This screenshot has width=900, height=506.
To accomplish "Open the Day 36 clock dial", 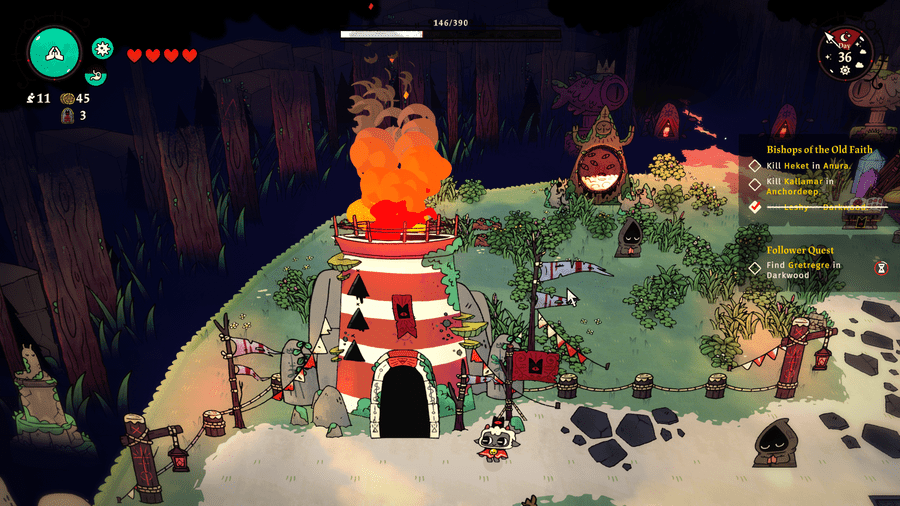I will click(x=845, y=52).
